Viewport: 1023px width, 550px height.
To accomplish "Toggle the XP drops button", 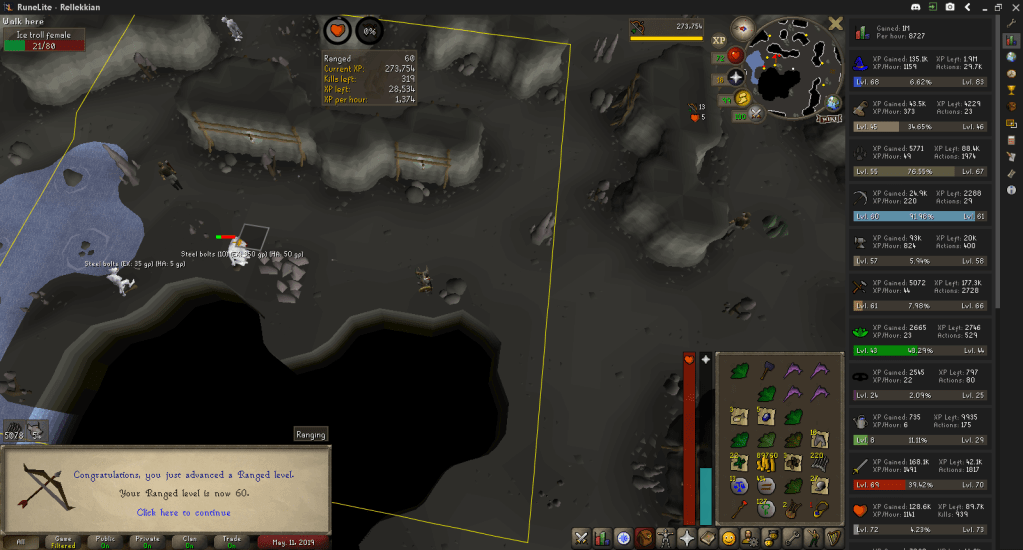I will [718, 41].
